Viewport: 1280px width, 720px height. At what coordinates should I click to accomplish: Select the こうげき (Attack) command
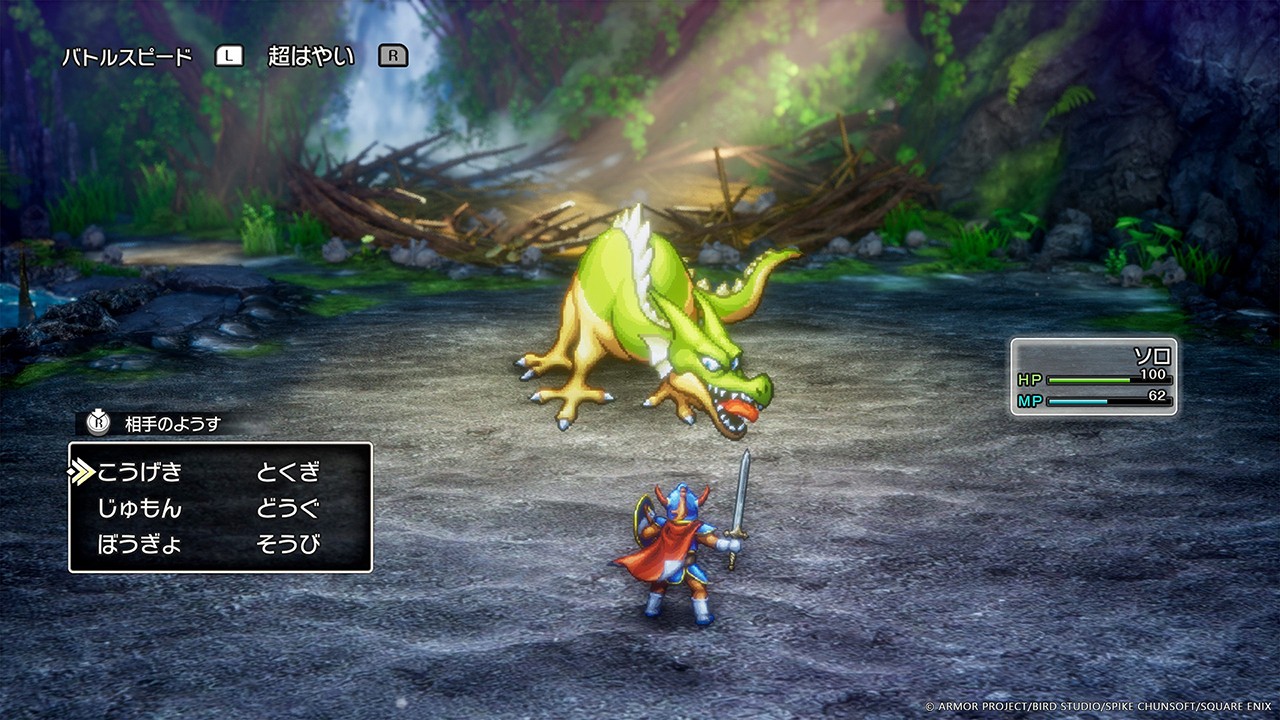(139, 471)
